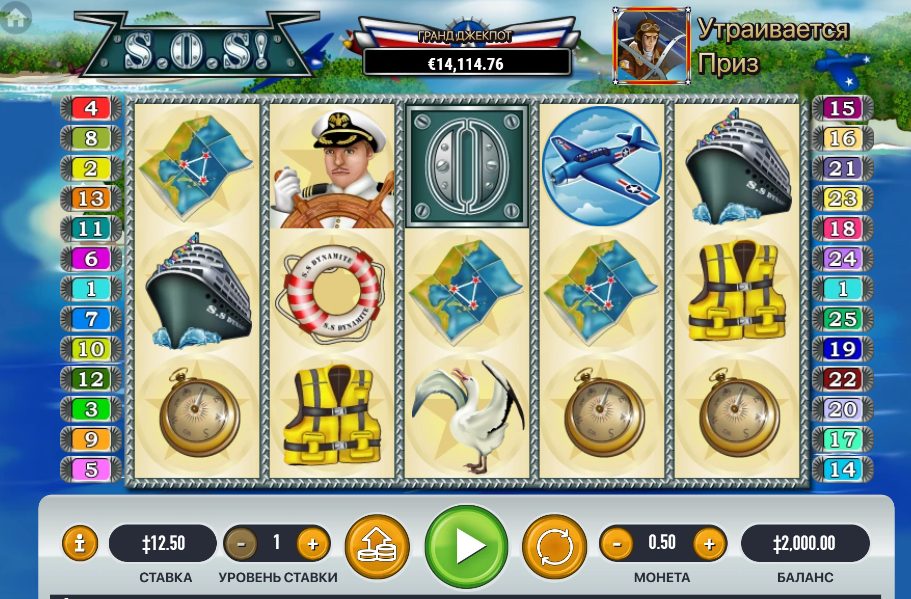Screen dimensions: 911x599
Task: Lower the coin value
Action: [616, 544]
